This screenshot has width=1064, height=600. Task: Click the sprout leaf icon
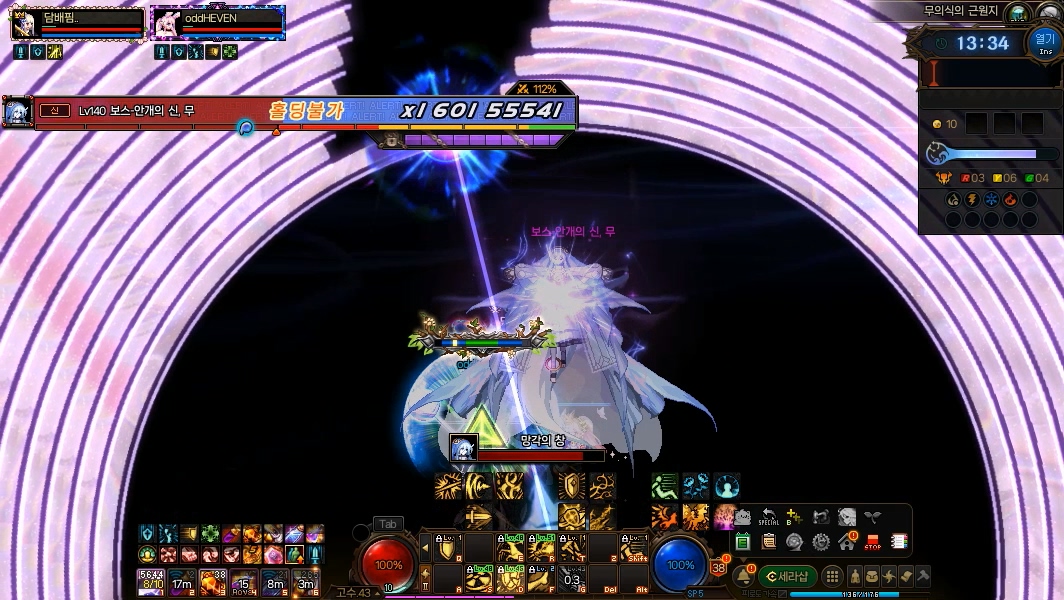pyautogui.click(x=873, y=517)
